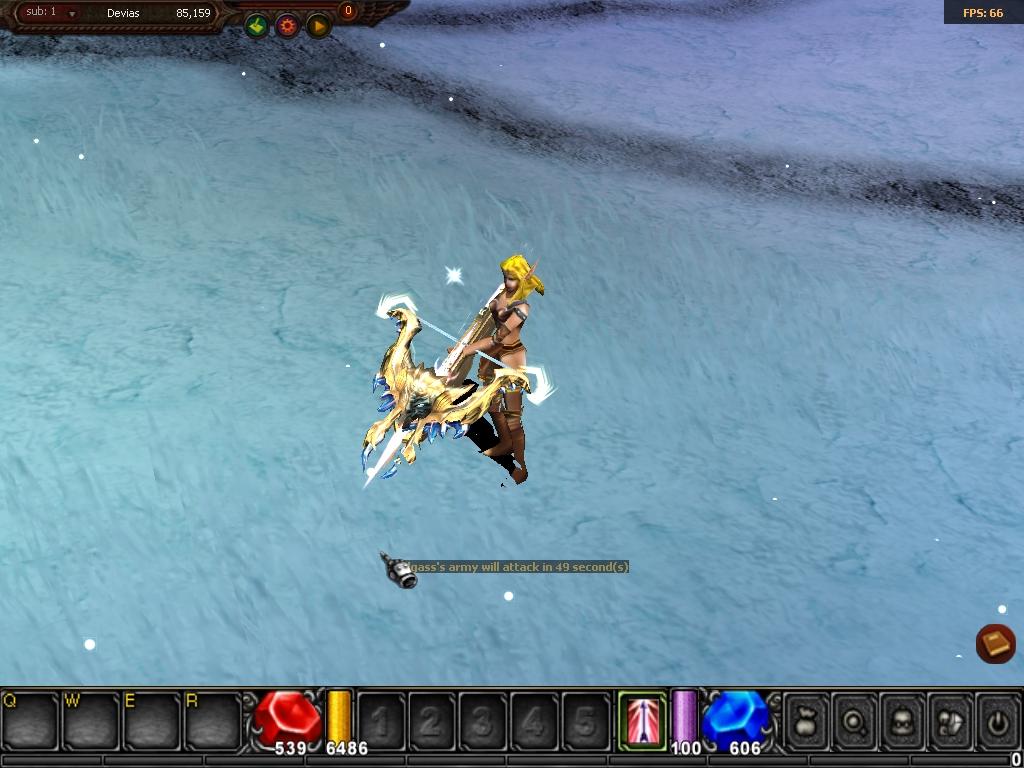1024x768 pixels.
Task: Choose skill slot number 3
Action: pos(483,719)
